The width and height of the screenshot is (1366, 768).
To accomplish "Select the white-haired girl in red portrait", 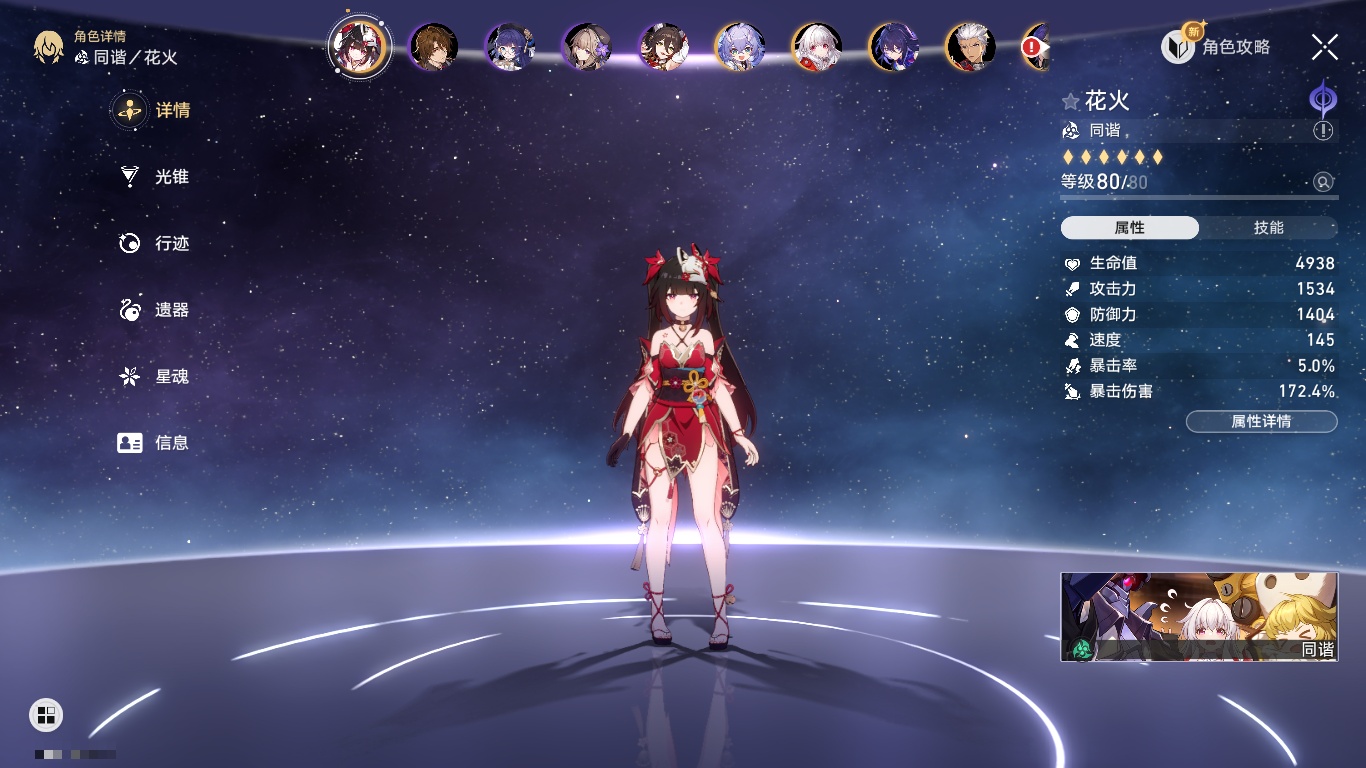I will [816, 46].
